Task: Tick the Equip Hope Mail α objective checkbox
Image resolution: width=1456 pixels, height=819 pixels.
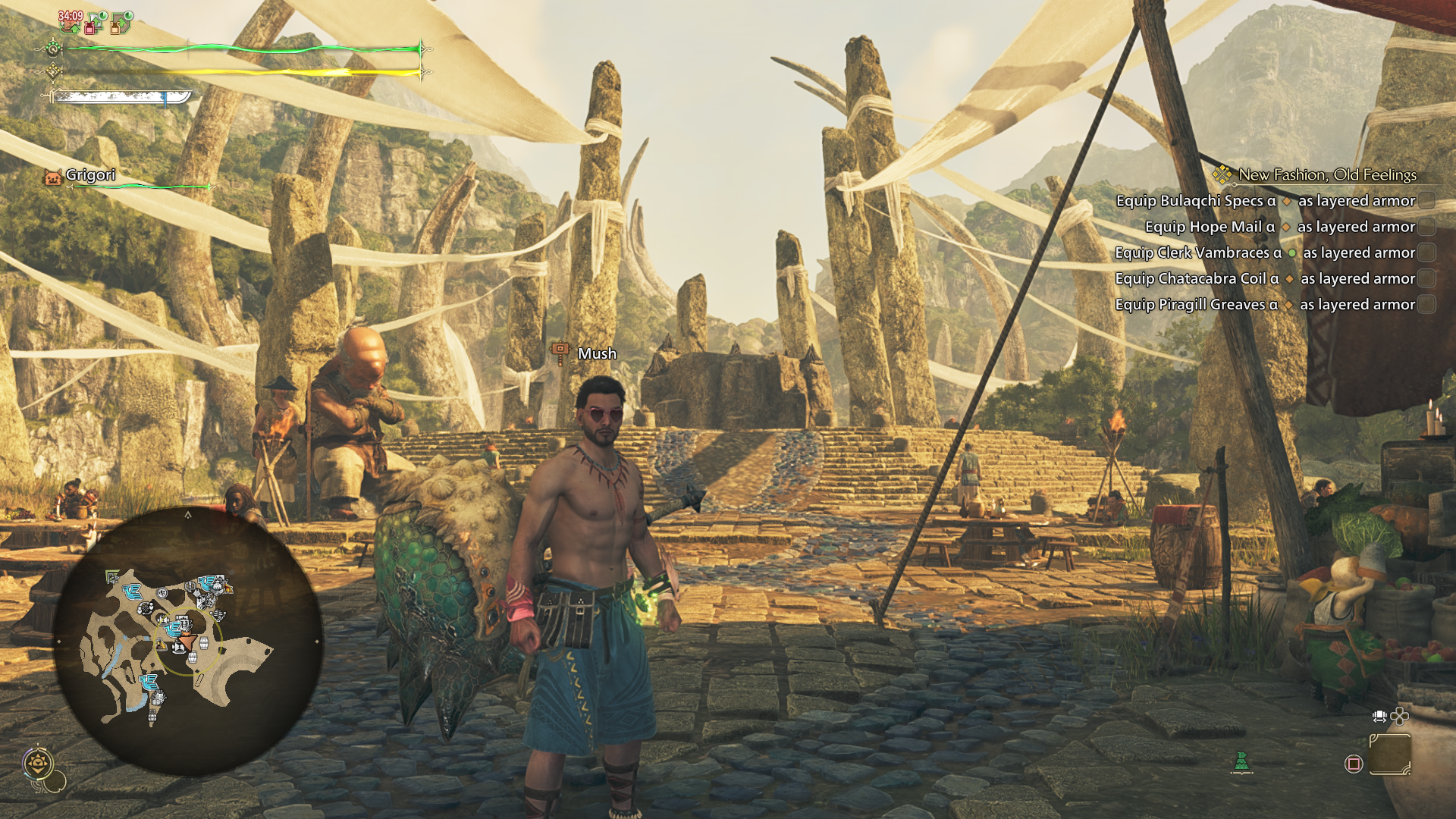Action: pos(1426,227)
